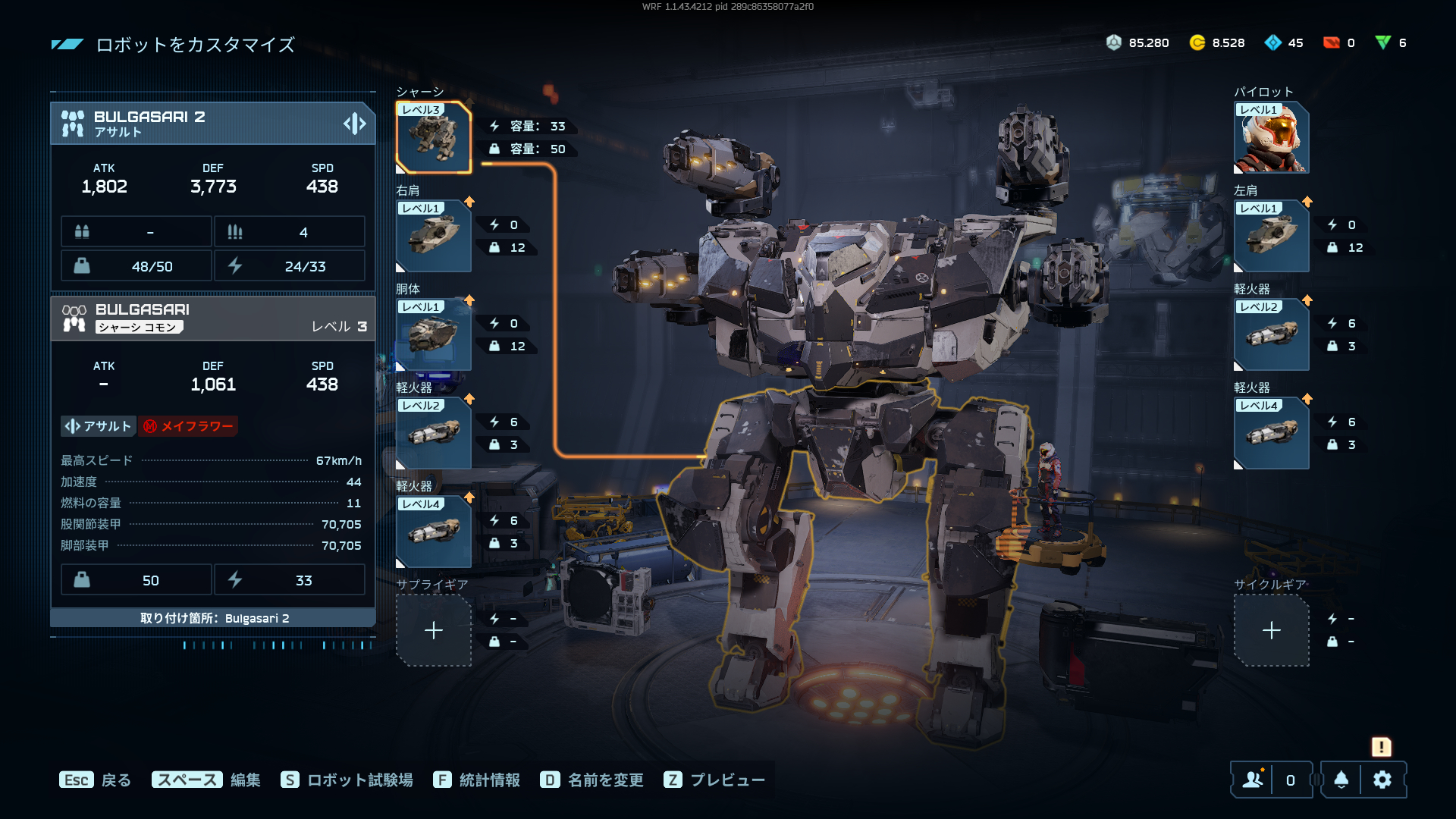Viewport: 1456px width, 819px height.
Task: Click the yellow exclamation alert icon
Action: 1381,747
